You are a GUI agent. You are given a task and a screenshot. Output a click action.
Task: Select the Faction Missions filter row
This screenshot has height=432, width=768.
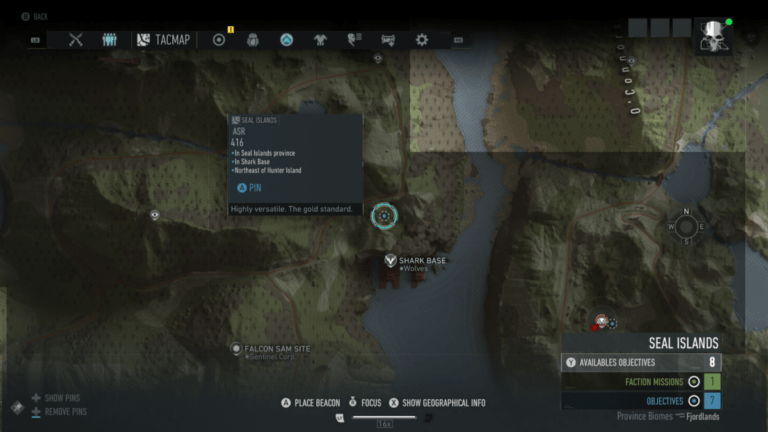[x=641, y=381]
